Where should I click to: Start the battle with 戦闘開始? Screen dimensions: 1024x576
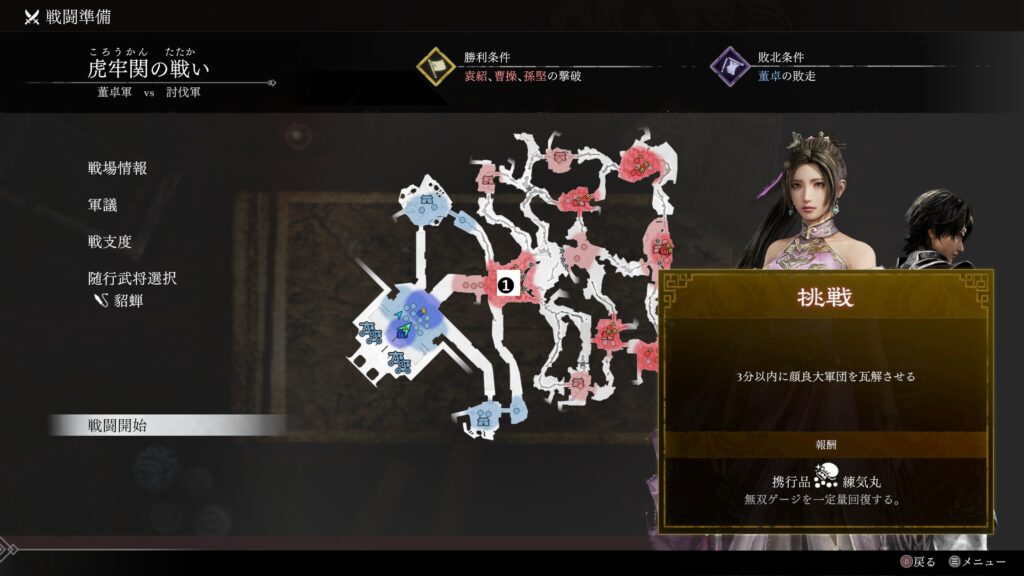coord(117,425)
